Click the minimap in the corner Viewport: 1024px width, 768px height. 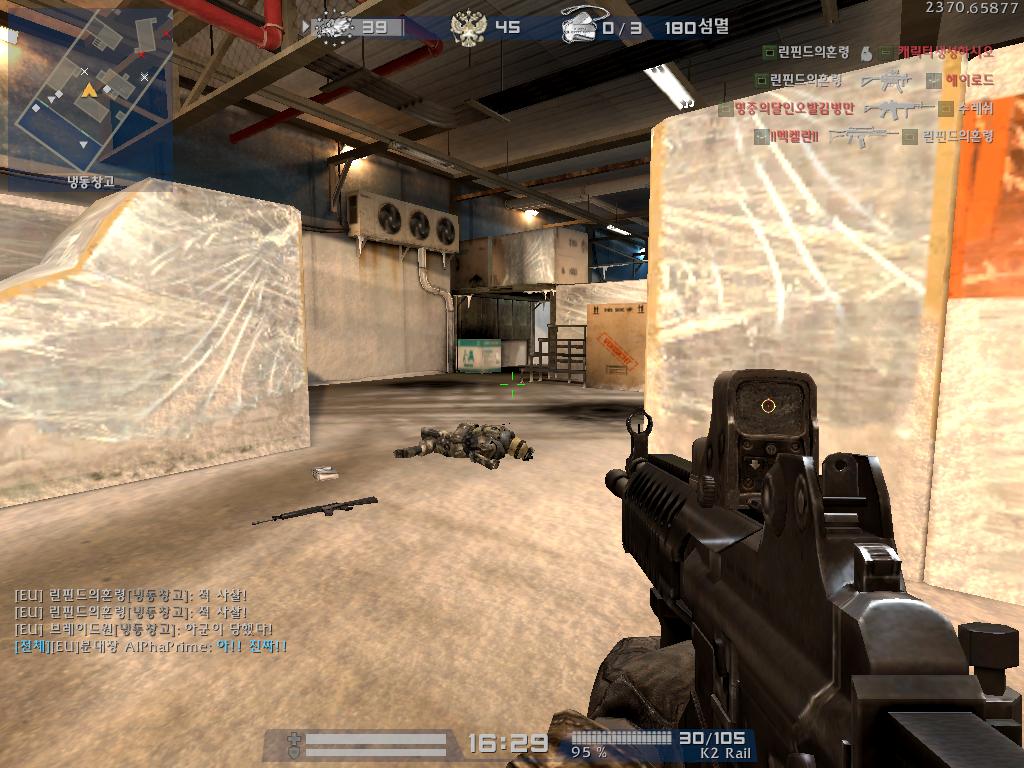point(88,97)
